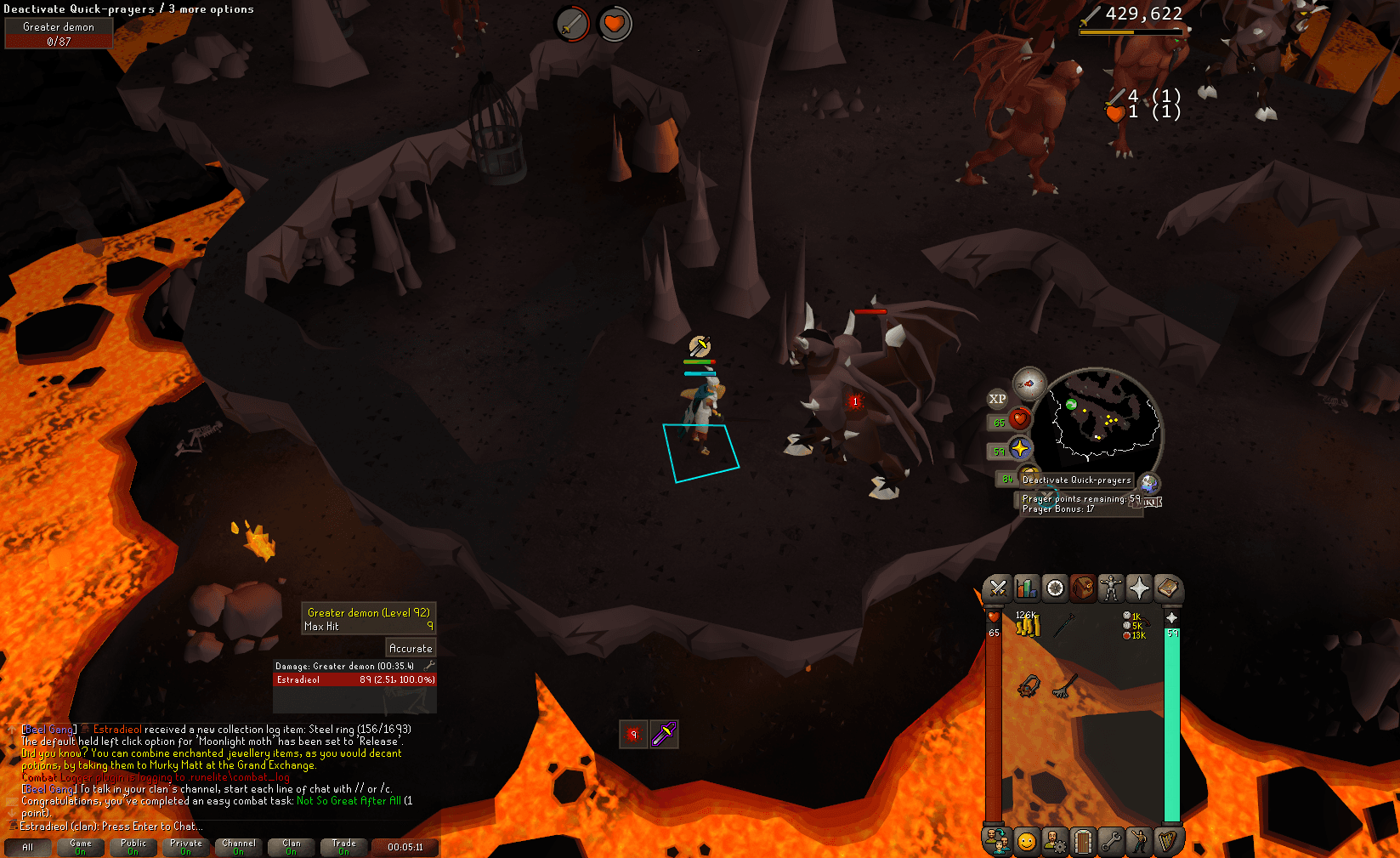The image size is (1400, 858).
Task: Open the Inventory backpack tab
Action: (x=1083, y=588)
